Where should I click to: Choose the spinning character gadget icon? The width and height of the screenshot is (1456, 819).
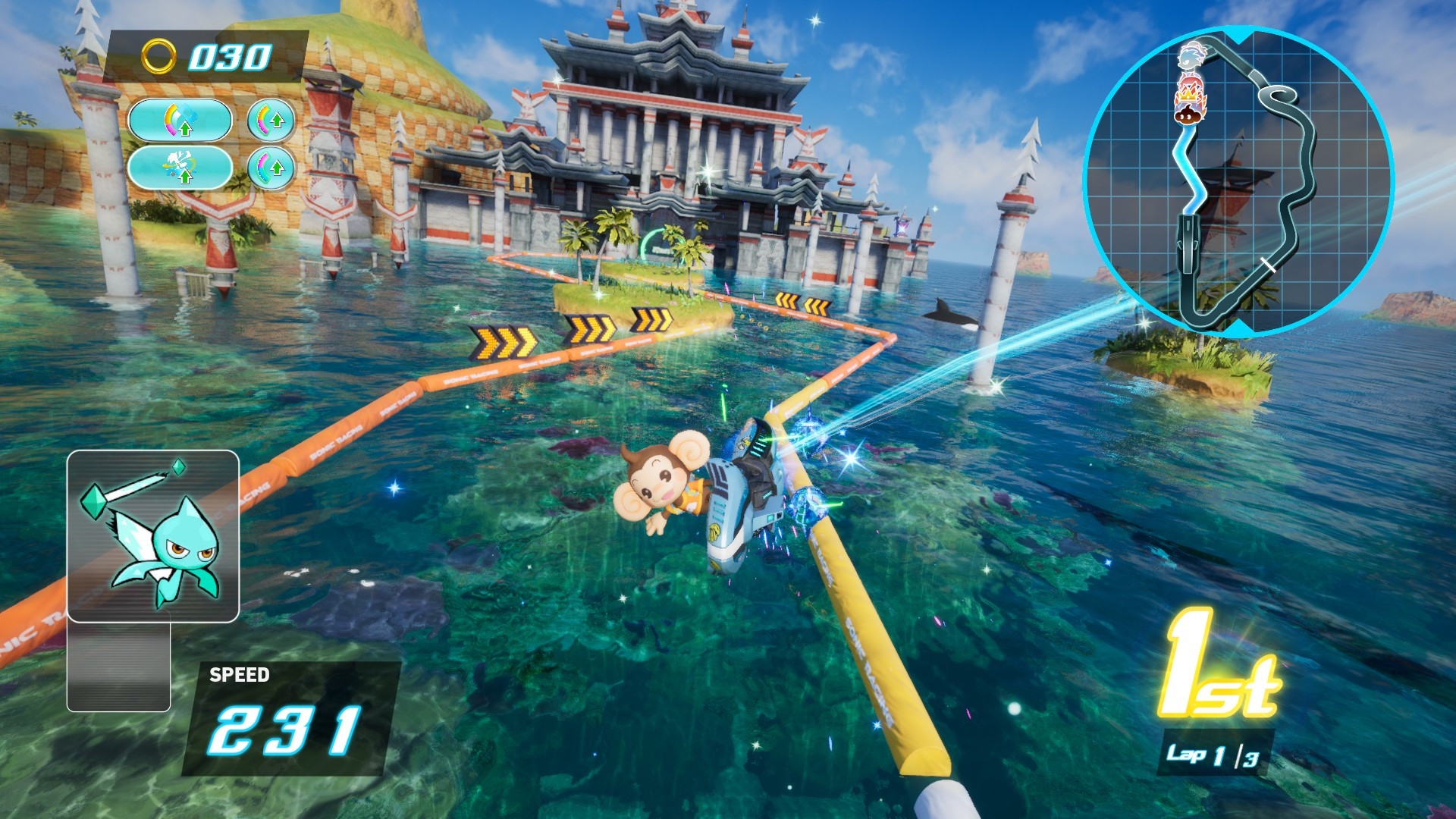point(180,168)
